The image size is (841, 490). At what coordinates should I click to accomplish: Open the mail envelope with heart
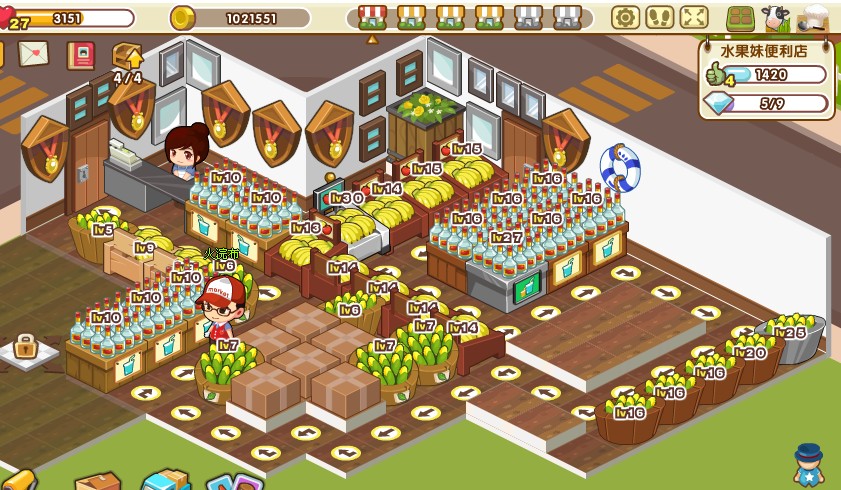(33, 54)
